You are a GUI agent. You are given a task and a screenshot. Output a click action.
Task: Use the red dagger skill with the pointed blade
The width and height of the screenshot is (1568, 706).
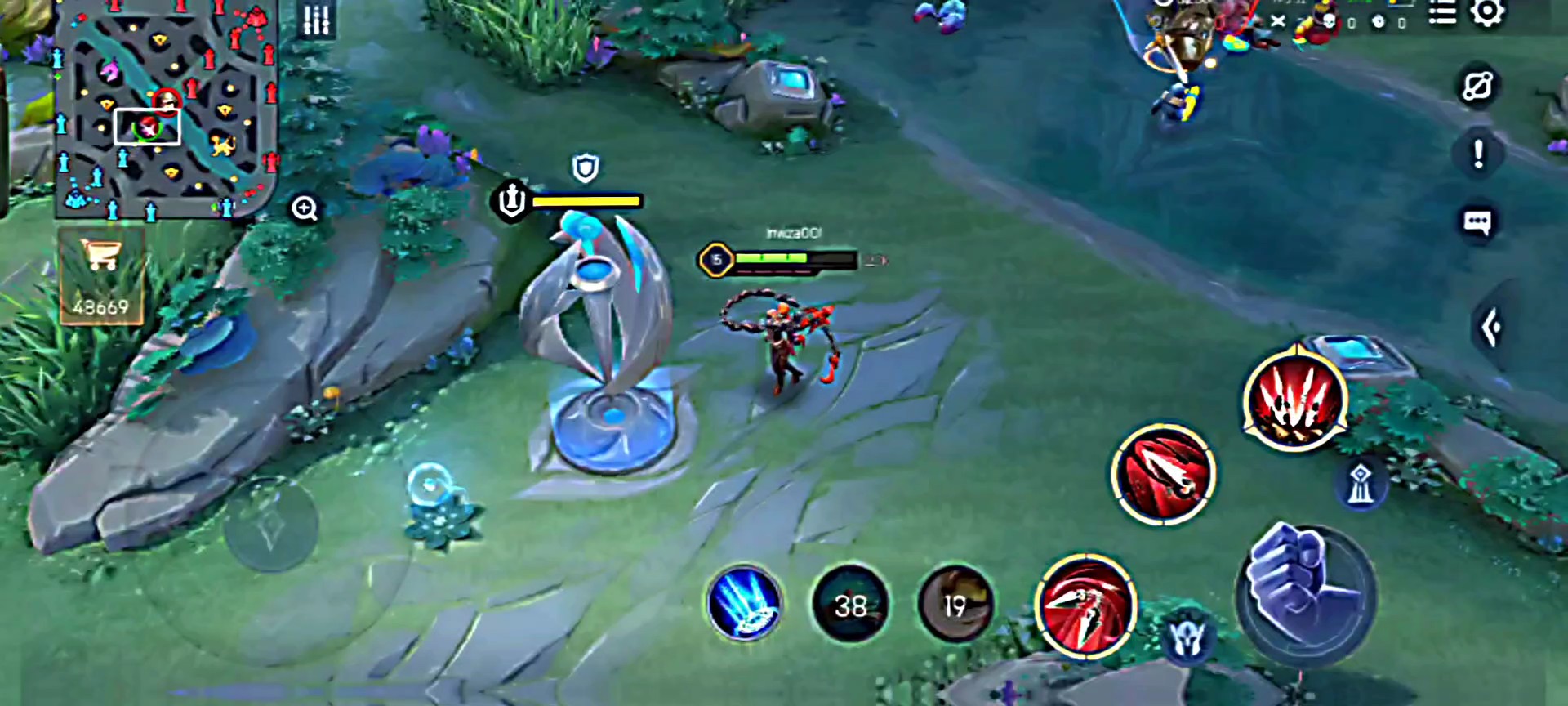pyautogui.click(x=1164, y=474)
